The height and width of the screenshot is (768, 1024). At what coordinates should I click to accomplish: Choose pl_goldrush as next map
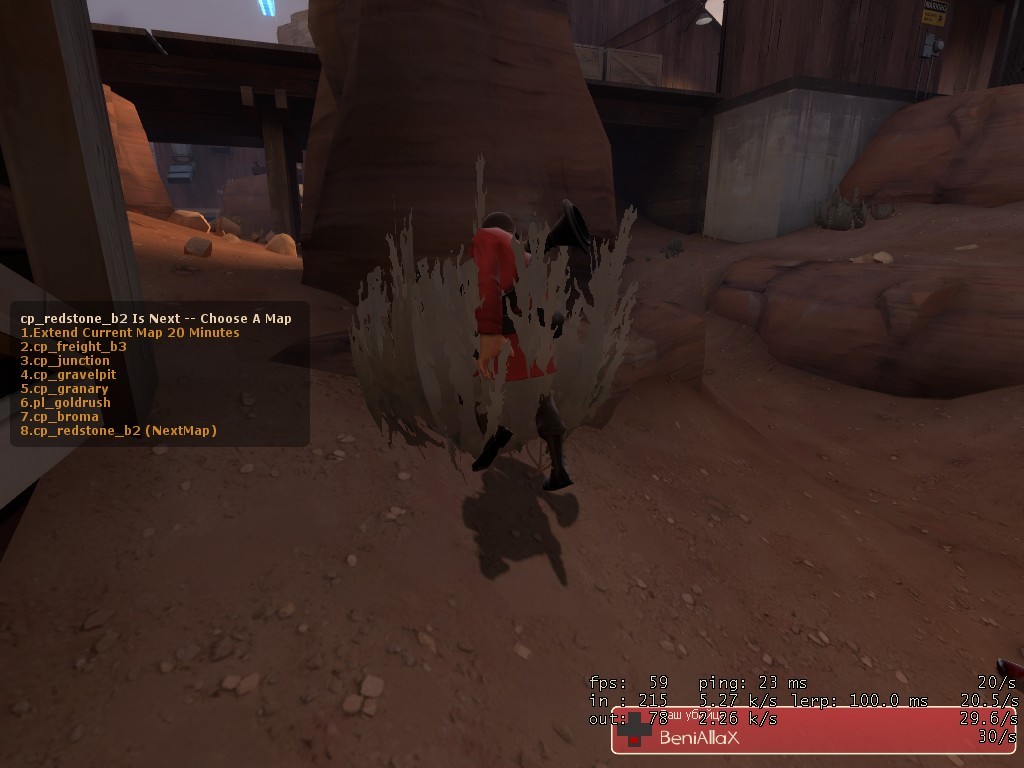[x=65, y=403]
